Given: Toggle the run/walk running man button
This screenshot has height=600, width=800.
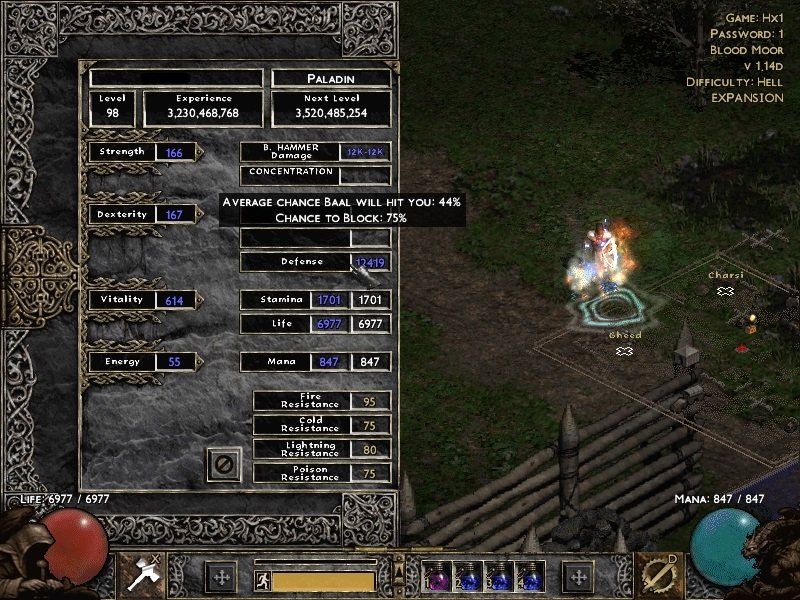Looking at the screenshot, I should (x=264, y=580).
